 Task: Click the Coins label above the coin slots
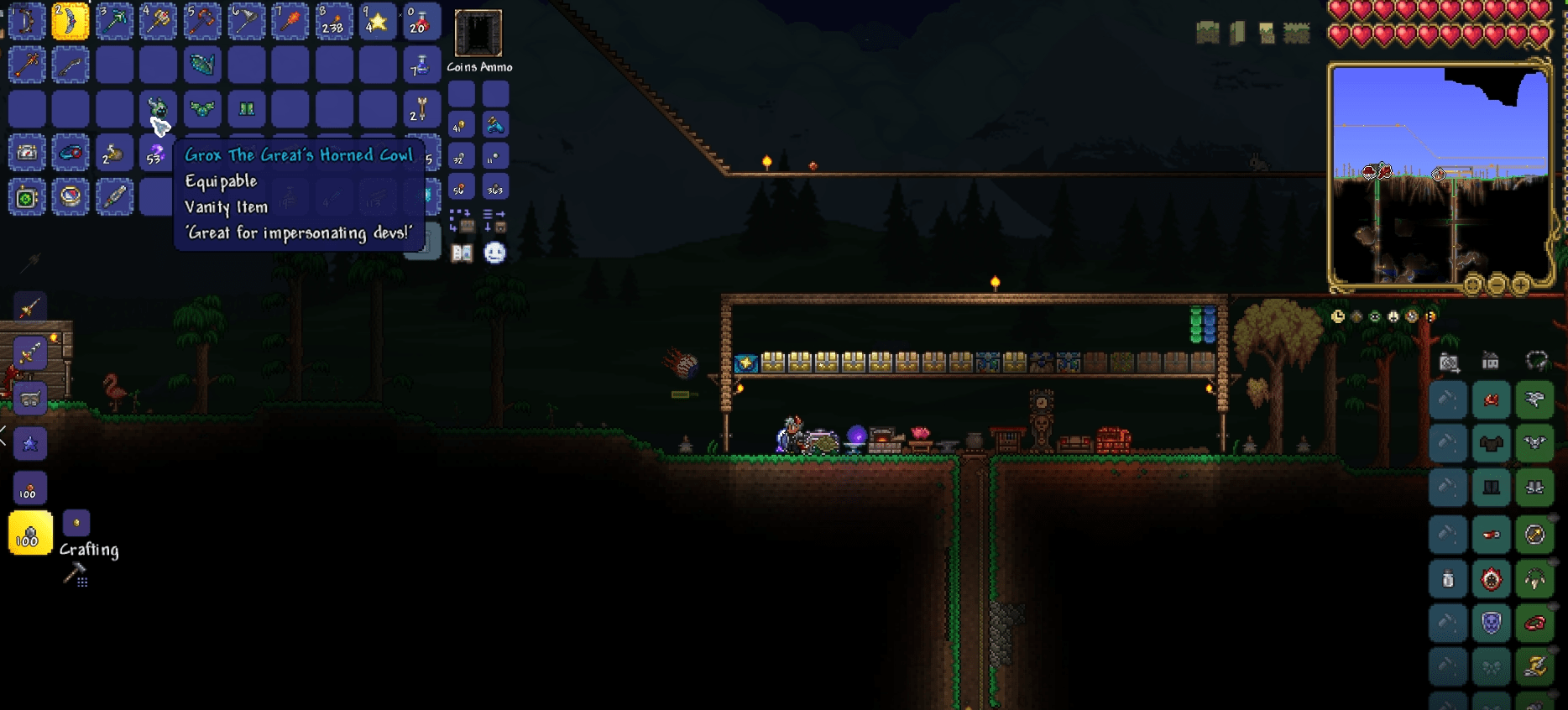(461, 65)
